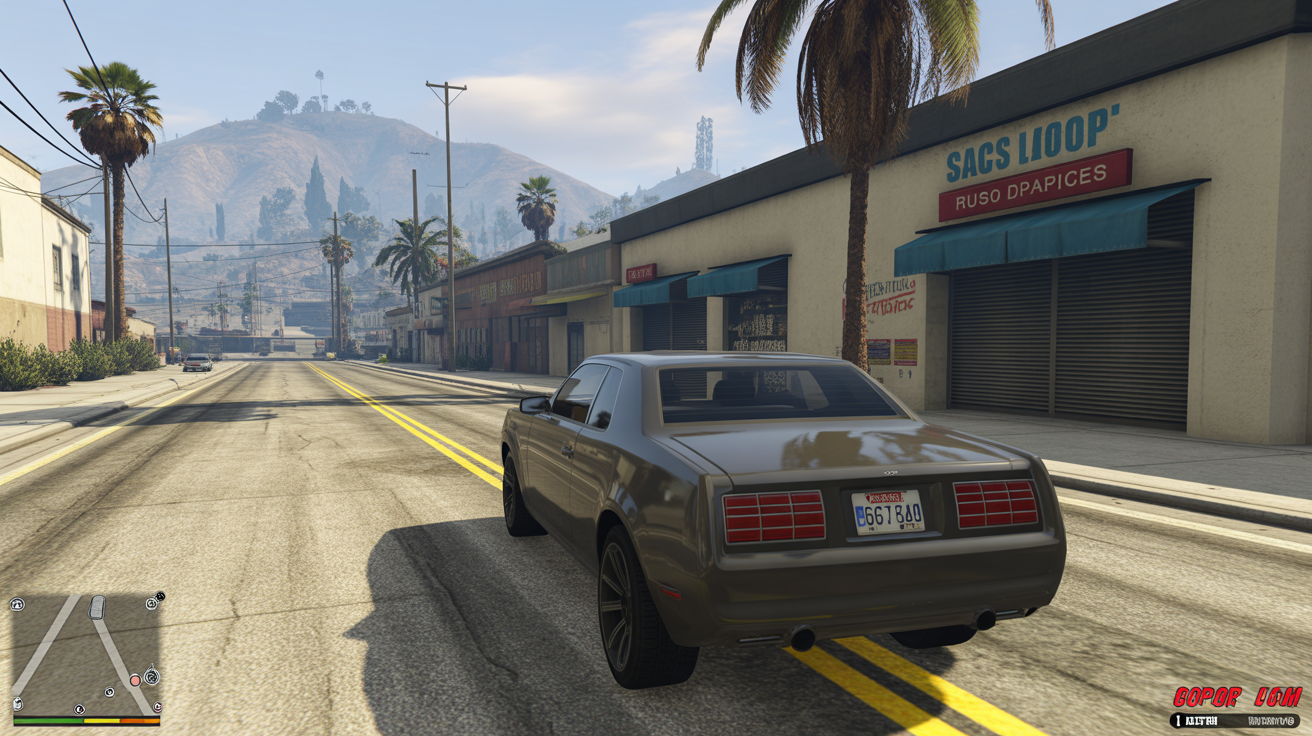Select the white player arrow on the minimap
1312x736 pixels.
96,608
